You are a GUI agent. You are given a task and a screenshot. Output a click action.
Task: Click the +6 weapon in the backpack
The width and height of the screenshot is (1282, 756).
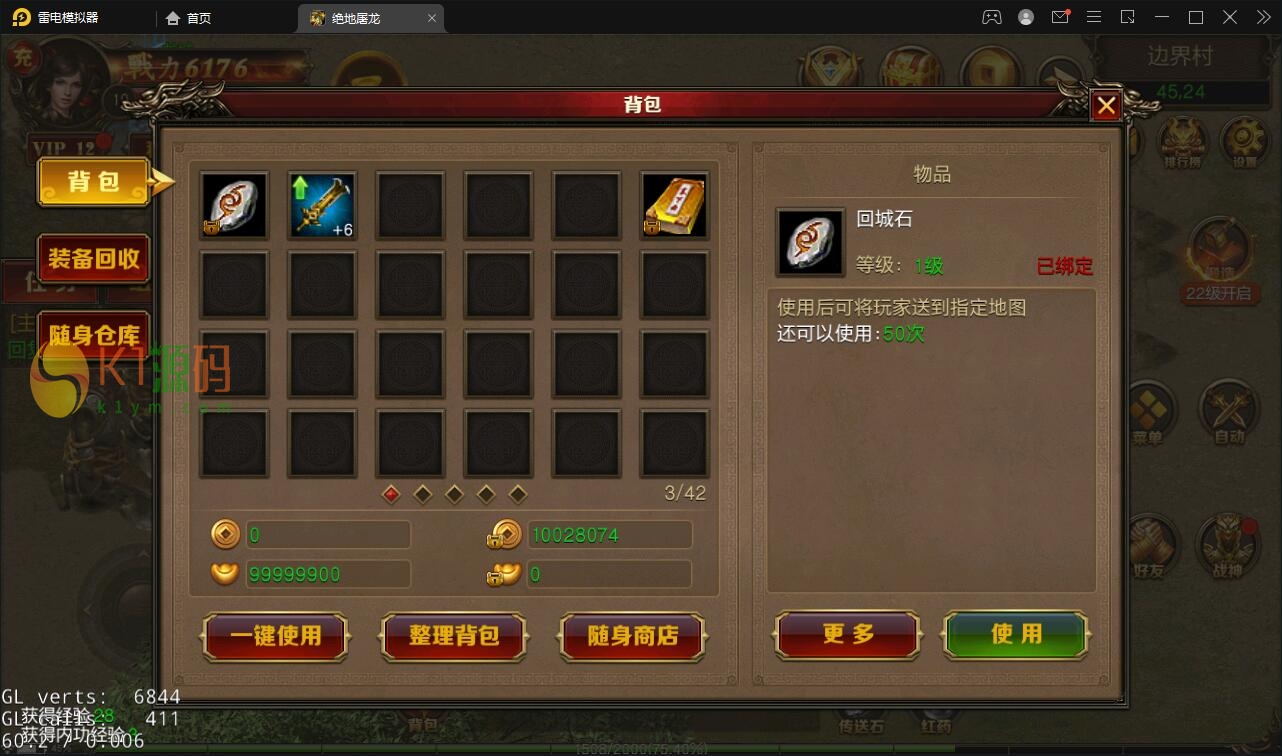[x=322, y=205]
